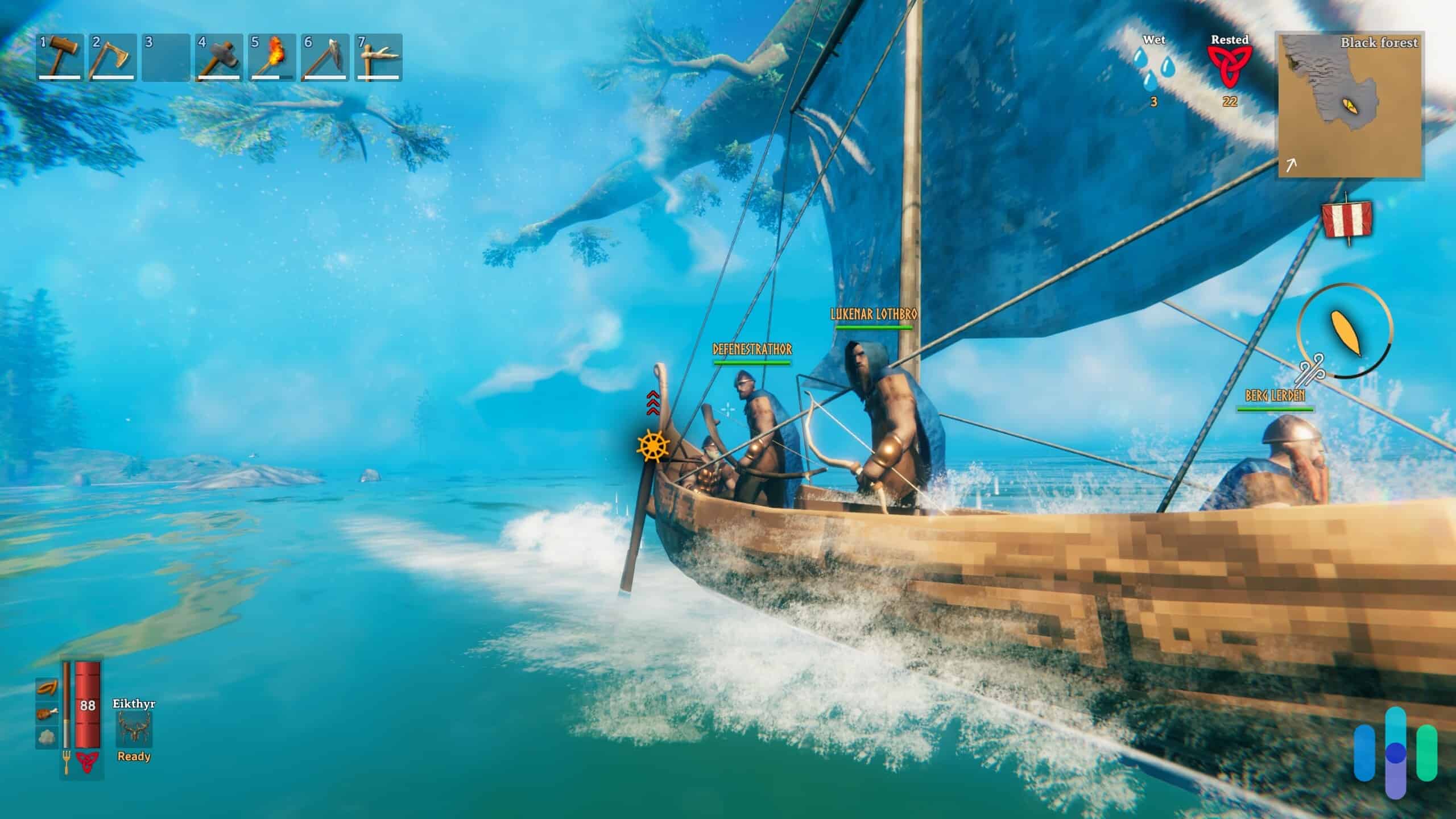
Task: Equip the torch from hotbar slot 5
Action: click(x=272, y=57)
